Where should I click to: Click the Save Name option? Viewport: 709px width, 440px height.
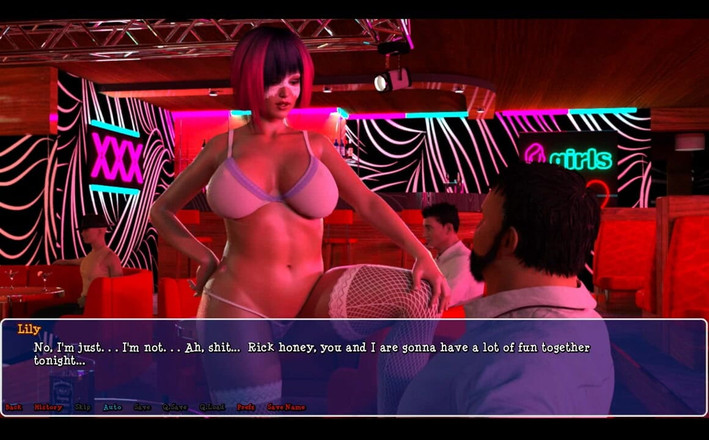pos(285,407)
